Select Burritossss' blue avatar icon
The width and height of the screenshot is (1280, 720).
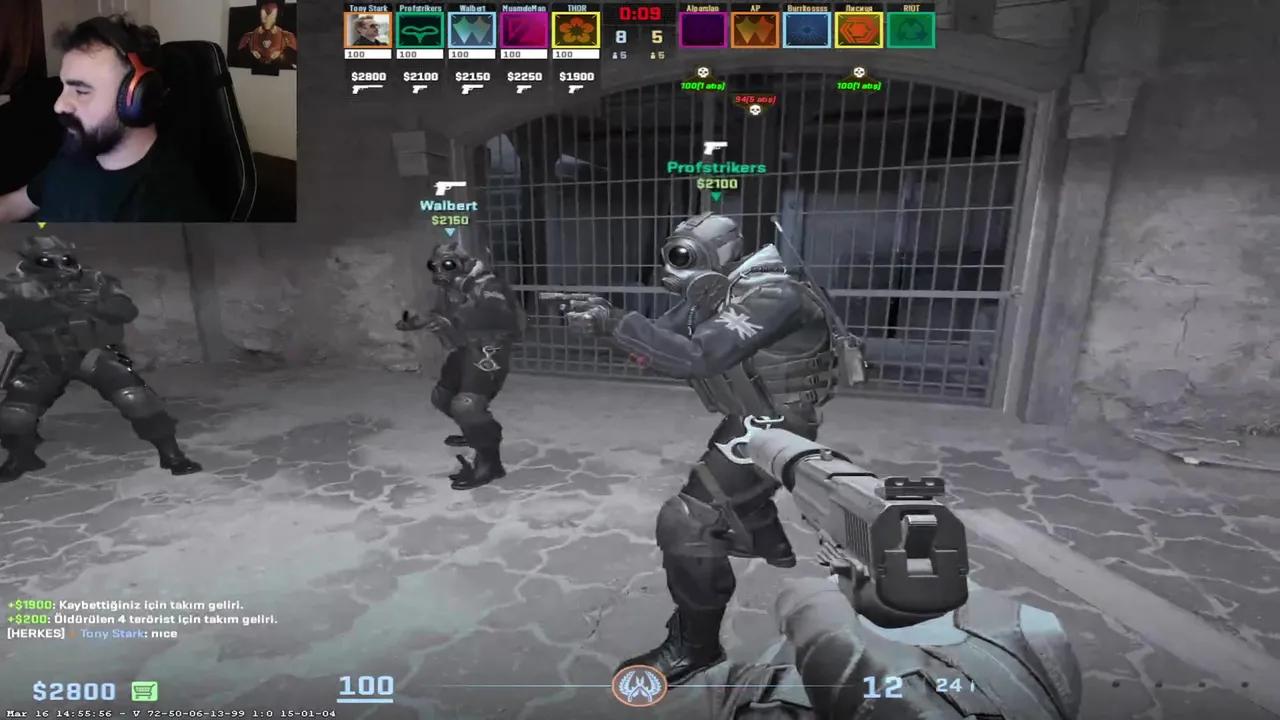[x=807, y=29]
